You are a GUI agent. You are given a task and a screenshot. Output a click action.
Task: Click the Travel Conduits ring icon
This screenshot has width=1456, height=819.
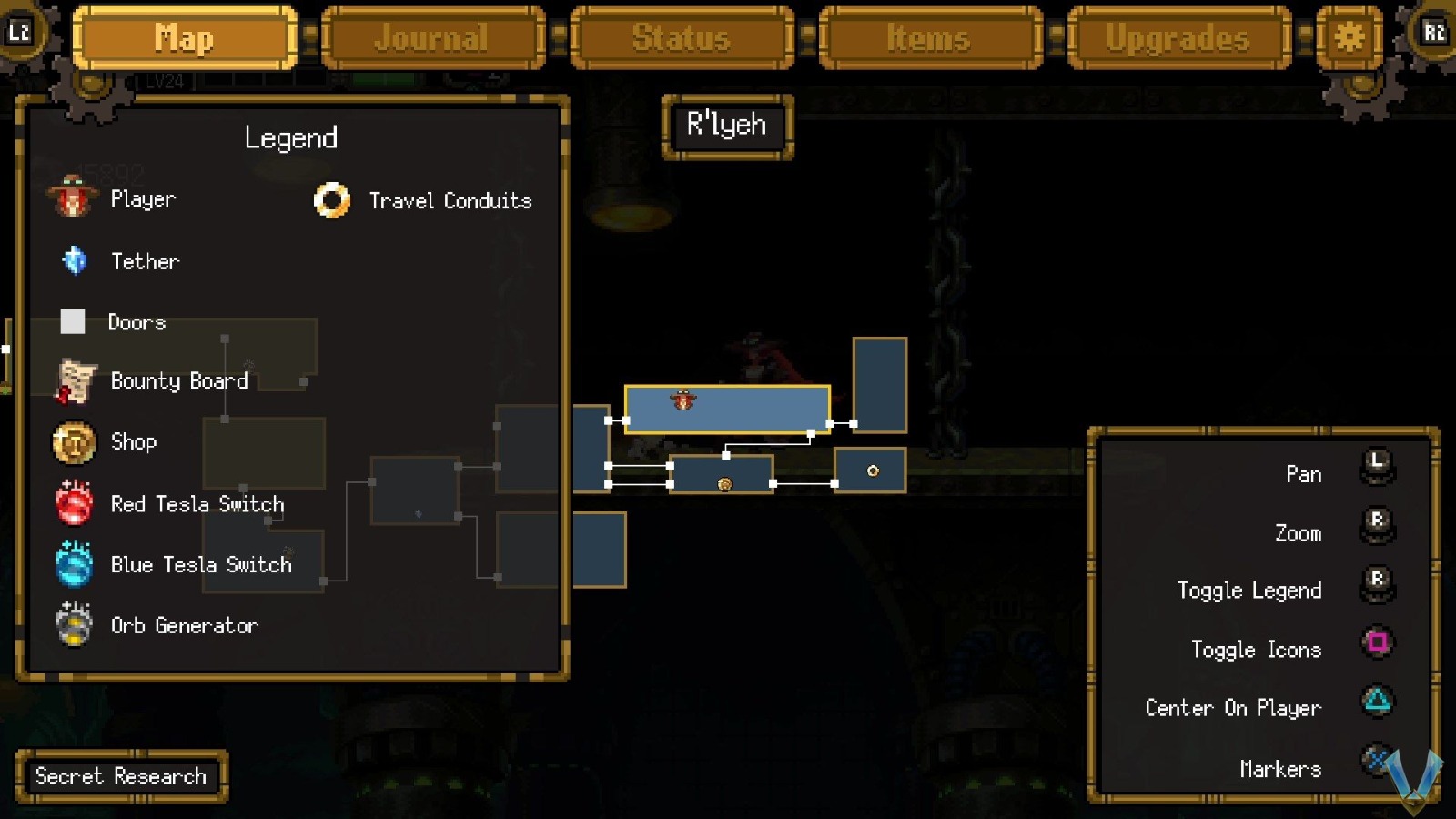[332, 200]
